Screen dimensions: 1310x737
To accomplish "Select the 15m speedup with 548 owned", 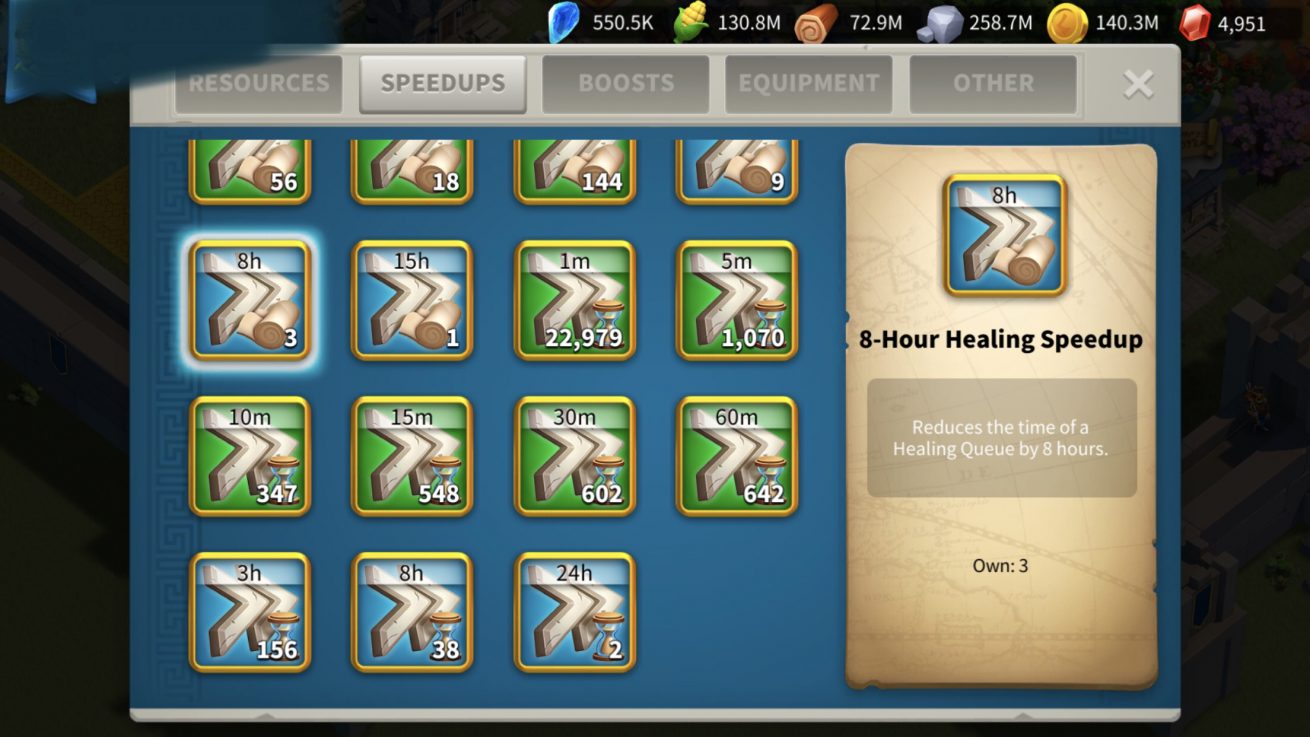I will (x=412, y=456).
